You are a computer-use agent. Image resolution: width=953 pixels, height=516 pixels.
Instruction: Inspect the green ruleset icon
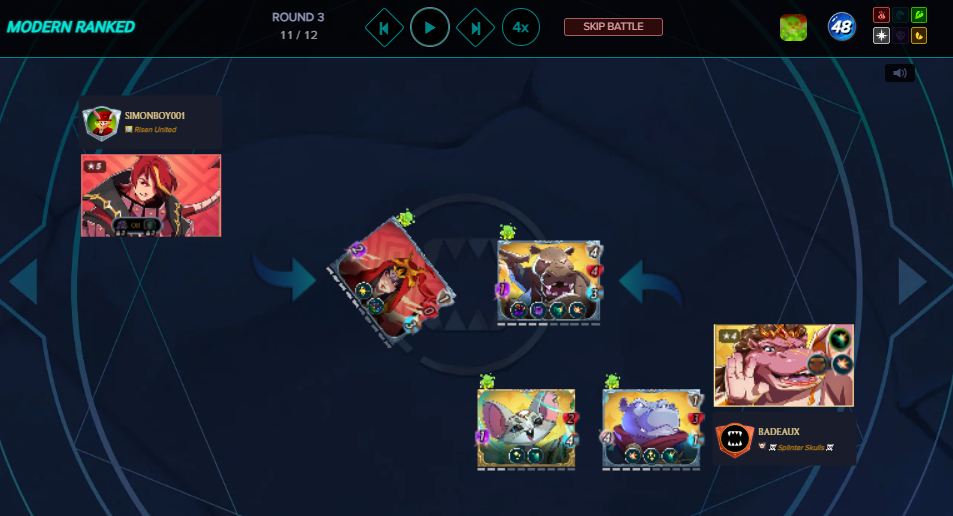(x=793, y=27)
